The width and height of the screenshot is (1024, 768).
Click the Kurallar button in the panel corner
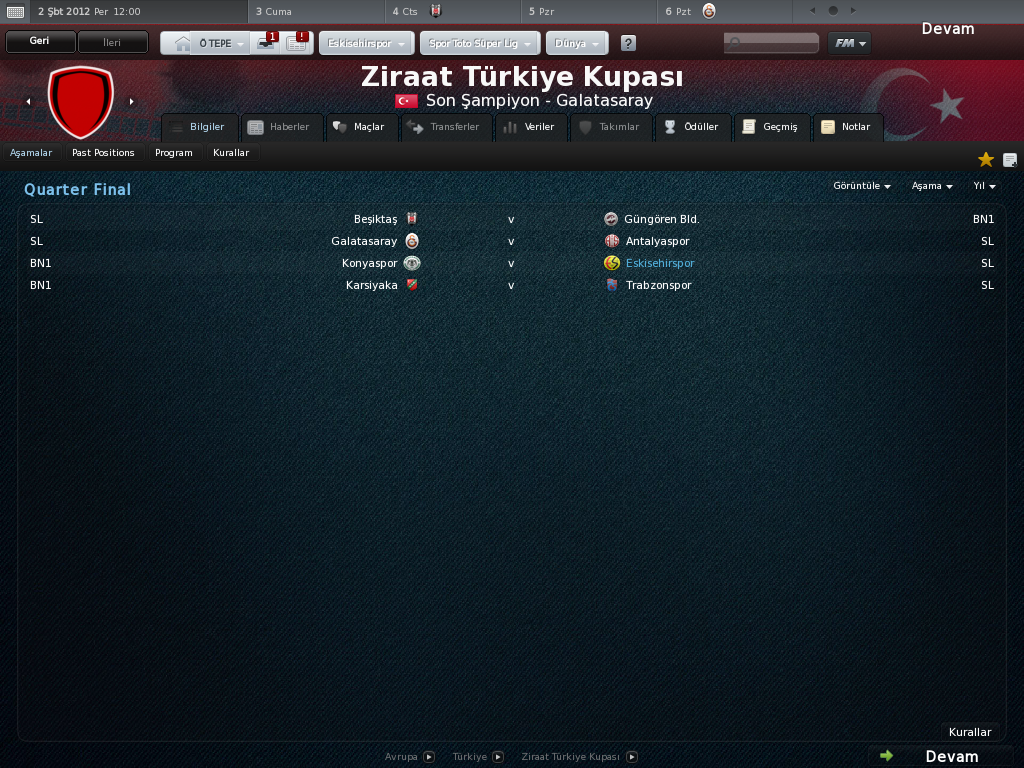click(969, 732)
